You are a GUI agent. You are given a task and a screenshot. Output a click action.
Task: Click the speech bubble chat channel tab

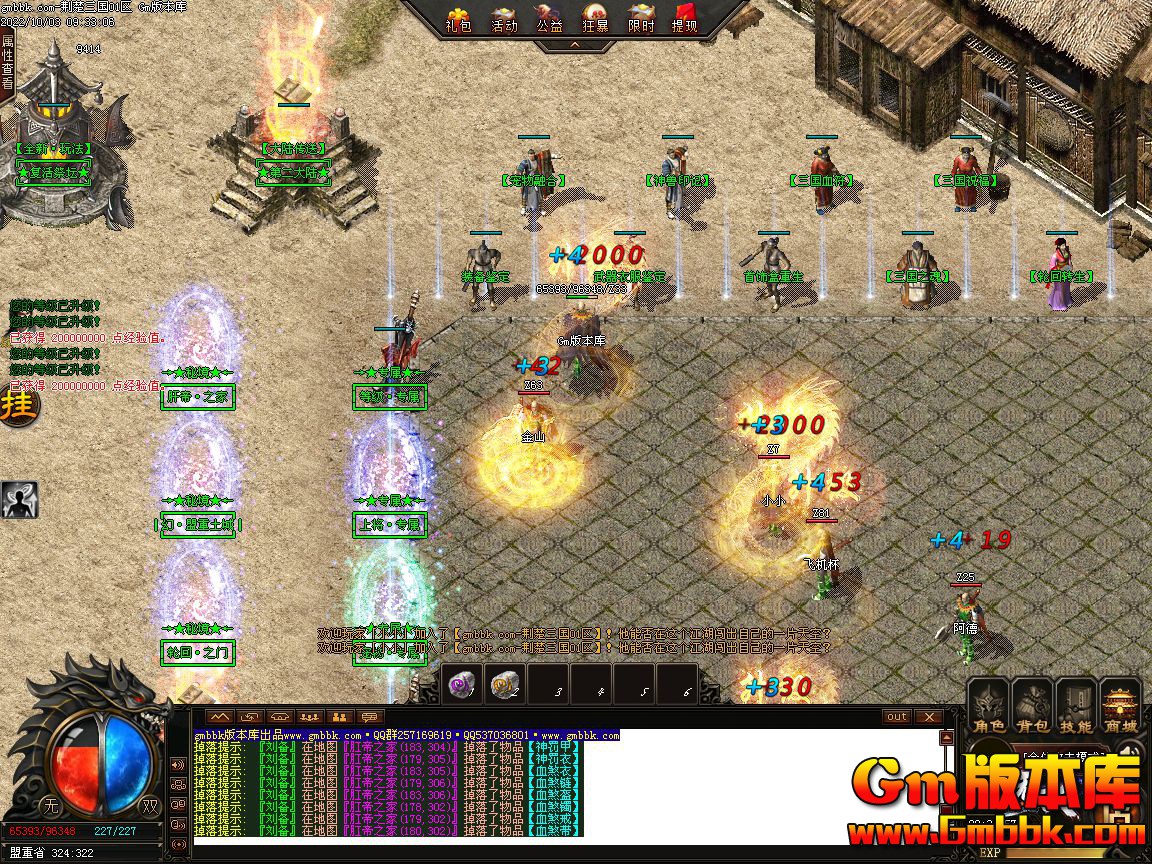[x=370, y=716]
